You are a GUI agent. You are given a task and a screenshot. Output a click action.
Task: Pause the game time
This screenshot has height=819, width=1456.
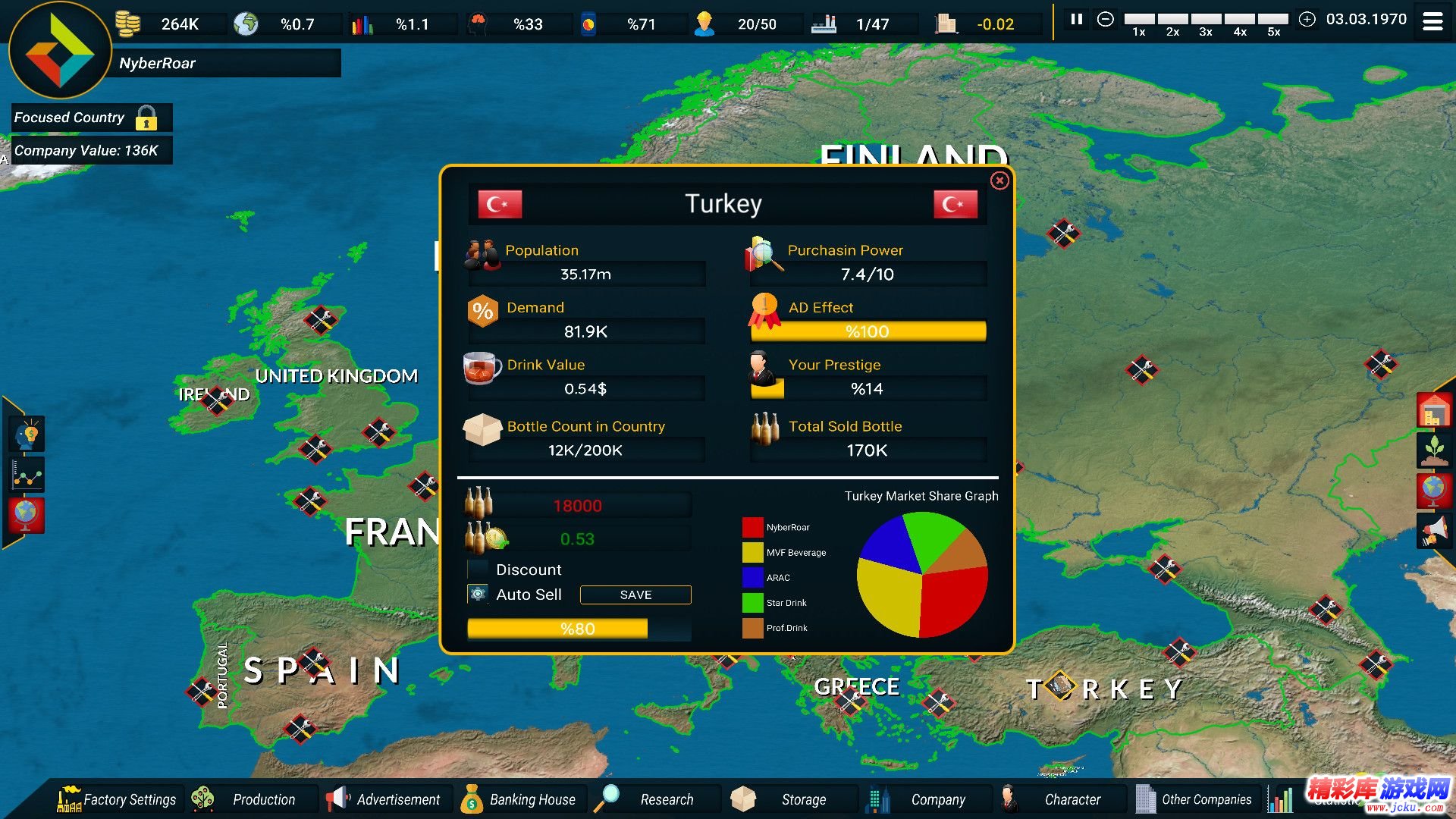click(1076, 20)
